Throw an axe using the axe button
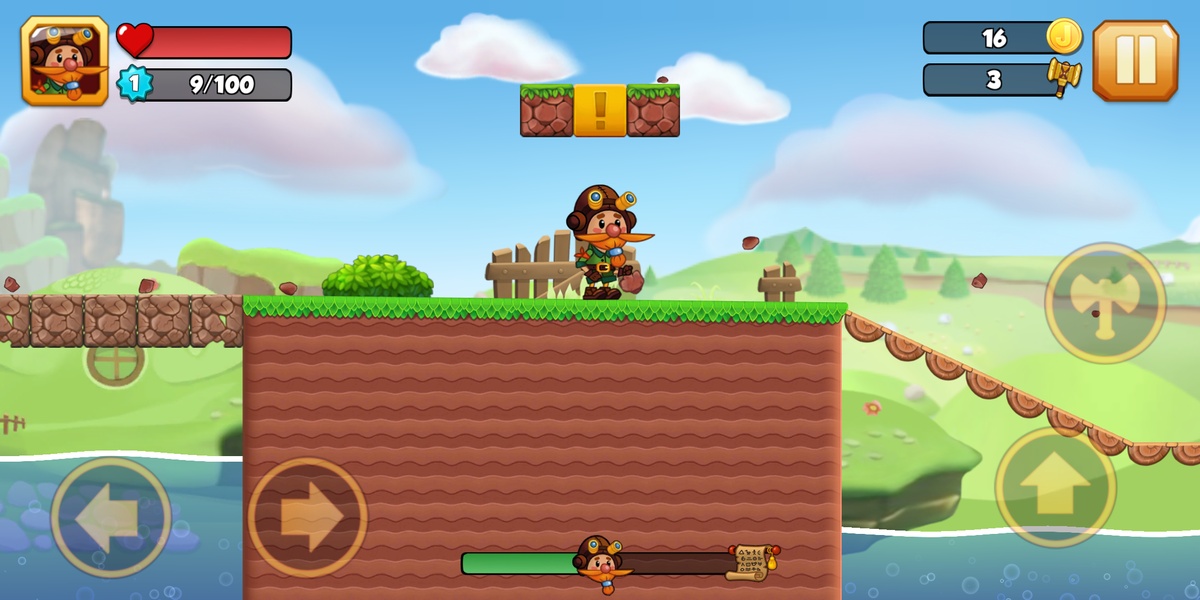This screenshot has width=1200, height=600. tap(1105, 302)
